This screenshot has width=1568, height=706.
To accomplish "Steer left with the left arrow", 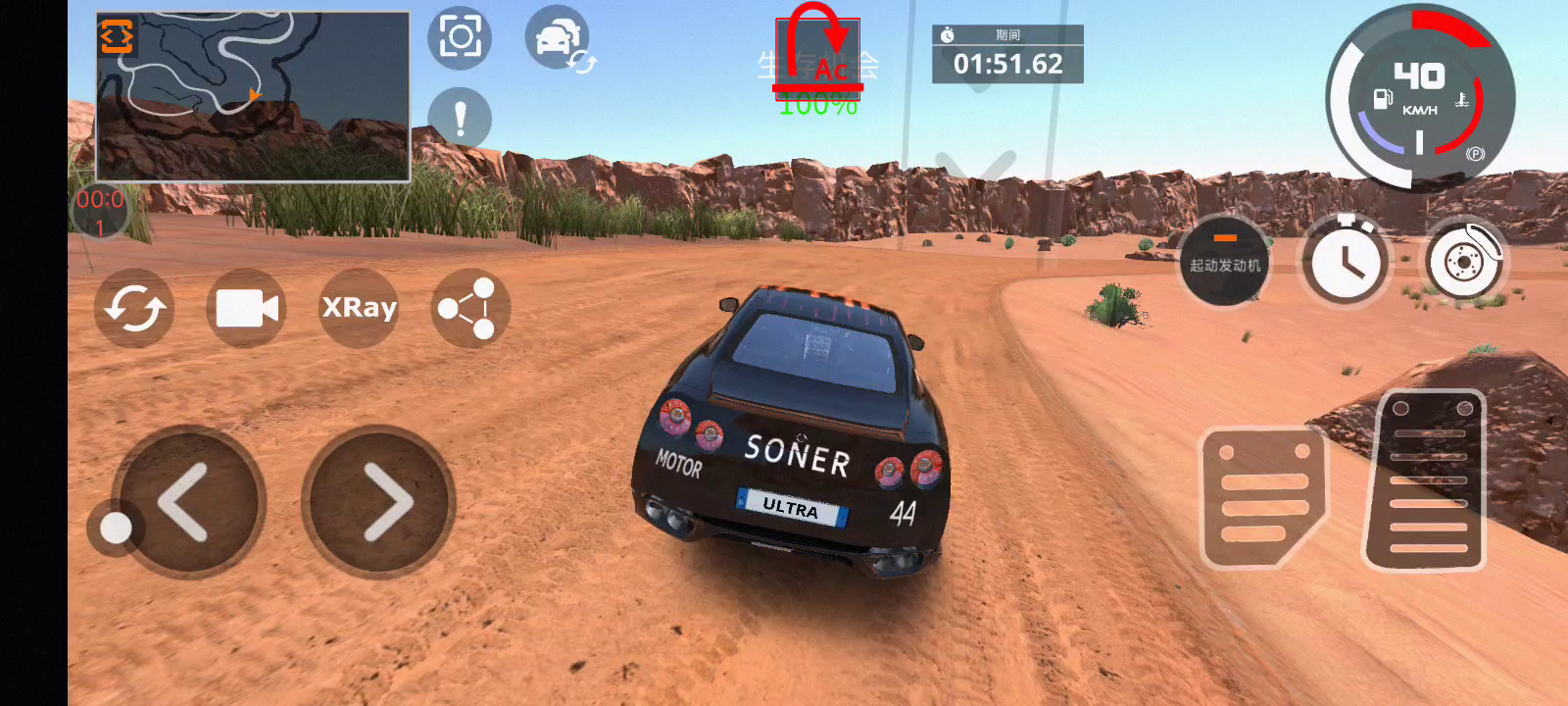I will point(188,502).
